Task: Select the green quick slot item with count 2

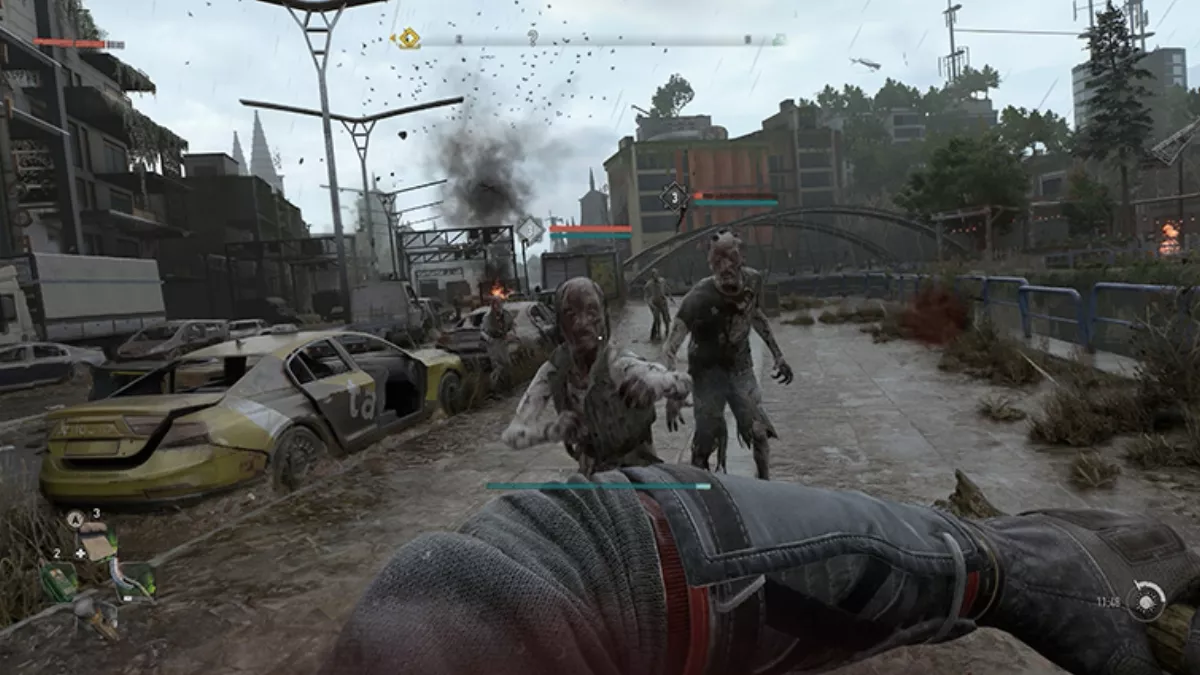Action: point(59,580)
